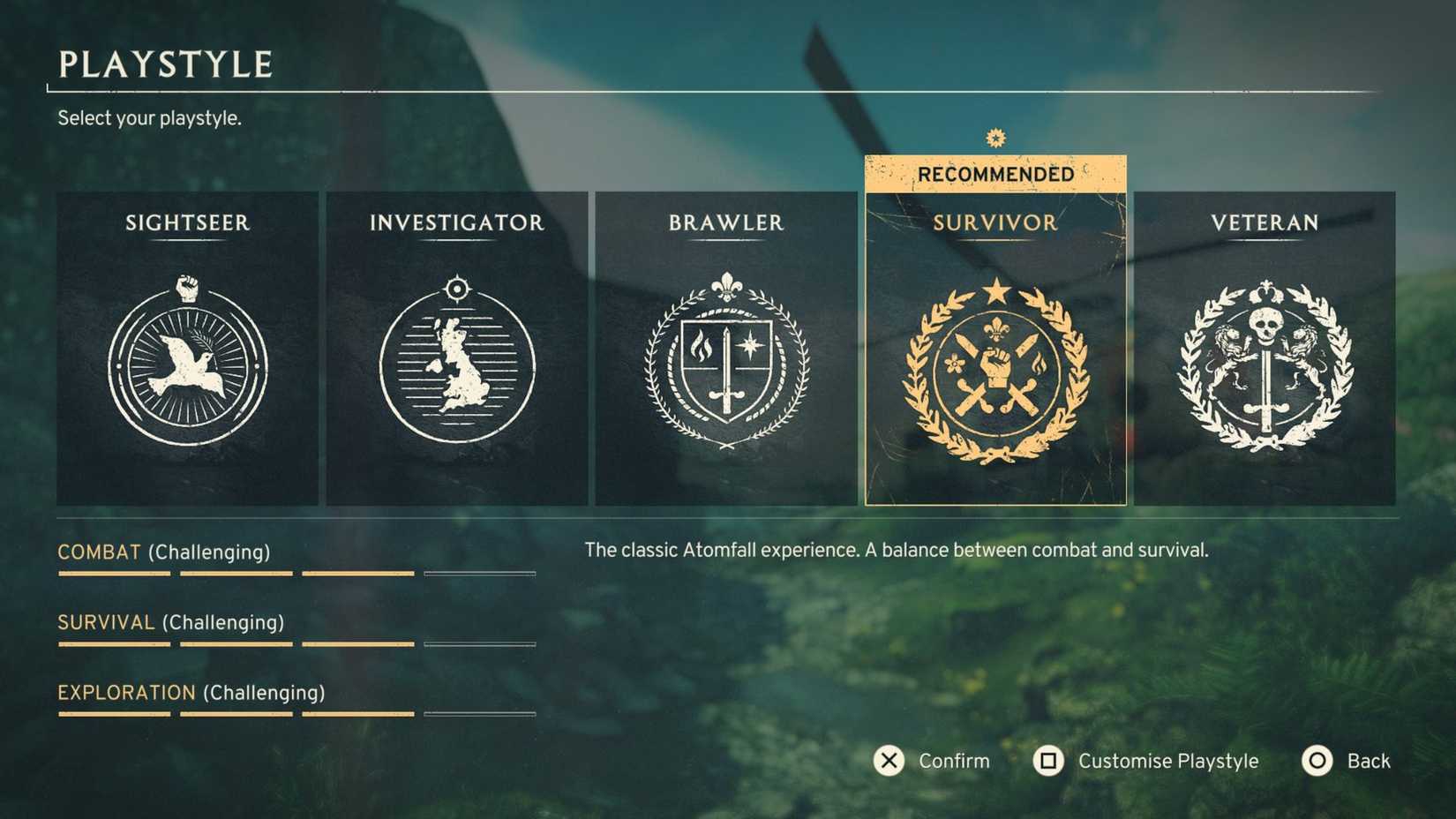The width and height of the screenshot is (1456, 819).
Task: Click the cross button Confirm icon
Action: tap(888, 761)
